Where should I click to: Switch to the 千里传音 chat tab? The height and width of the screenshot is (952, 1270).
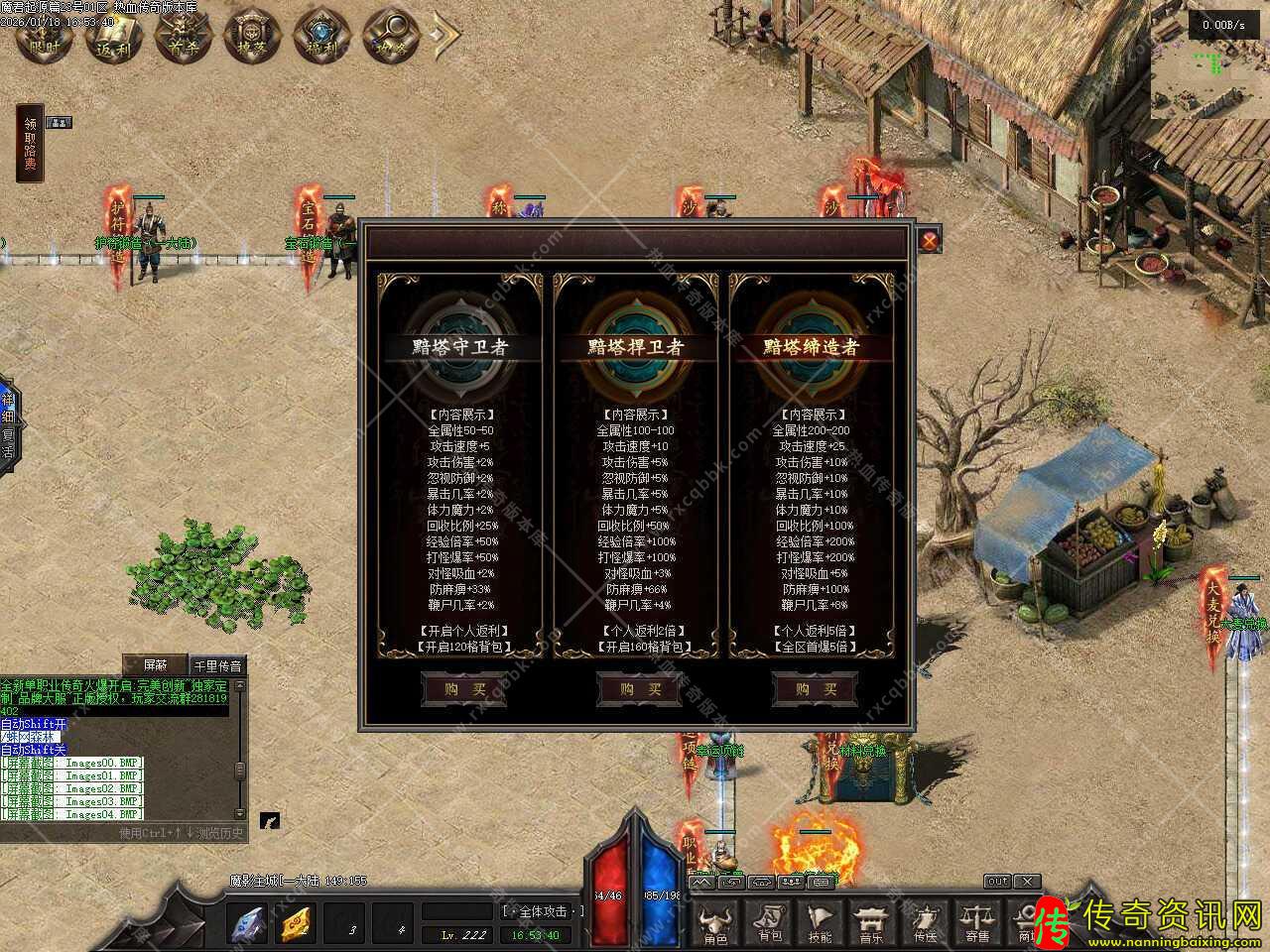tap(217, 664)
